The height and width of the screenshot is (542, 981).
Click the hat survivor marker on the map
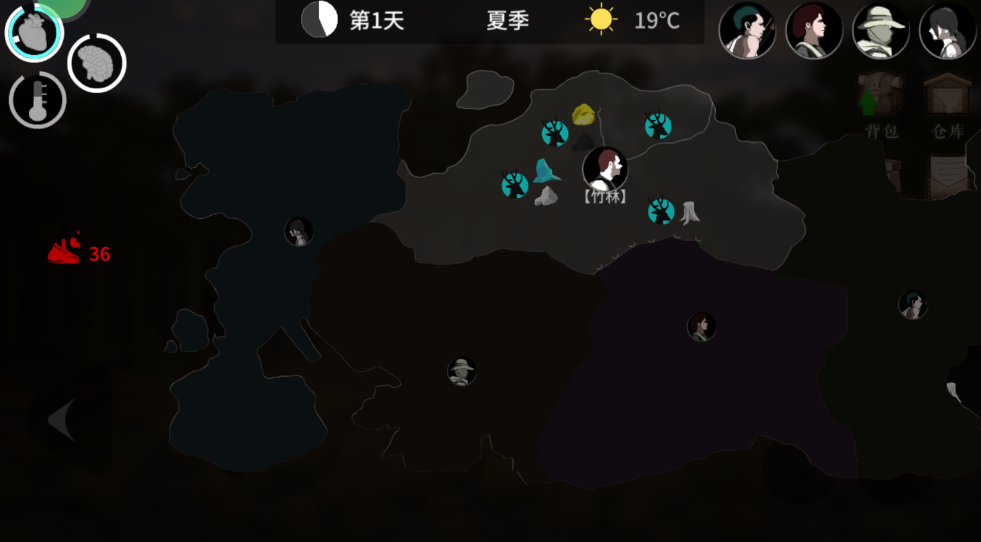(x=461, y=372)
